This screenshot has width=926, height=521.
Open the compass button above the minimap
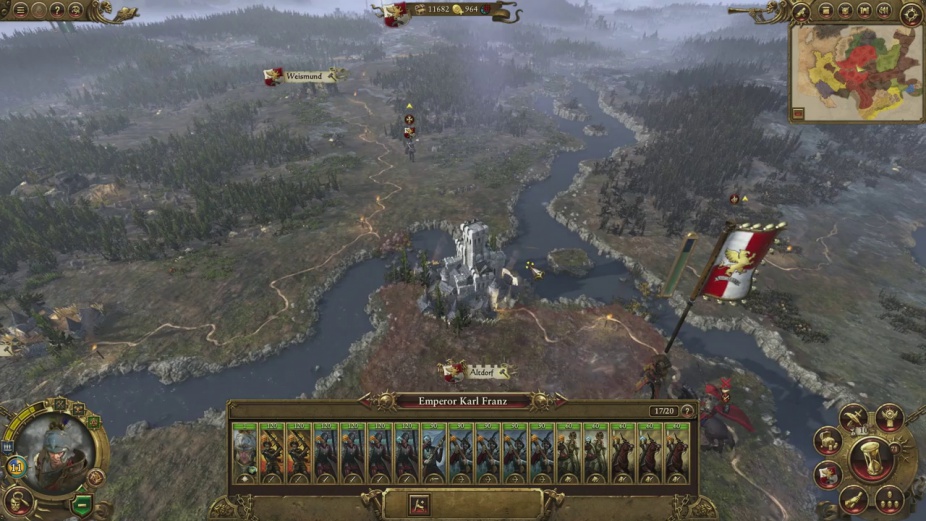tap(911, 13)
